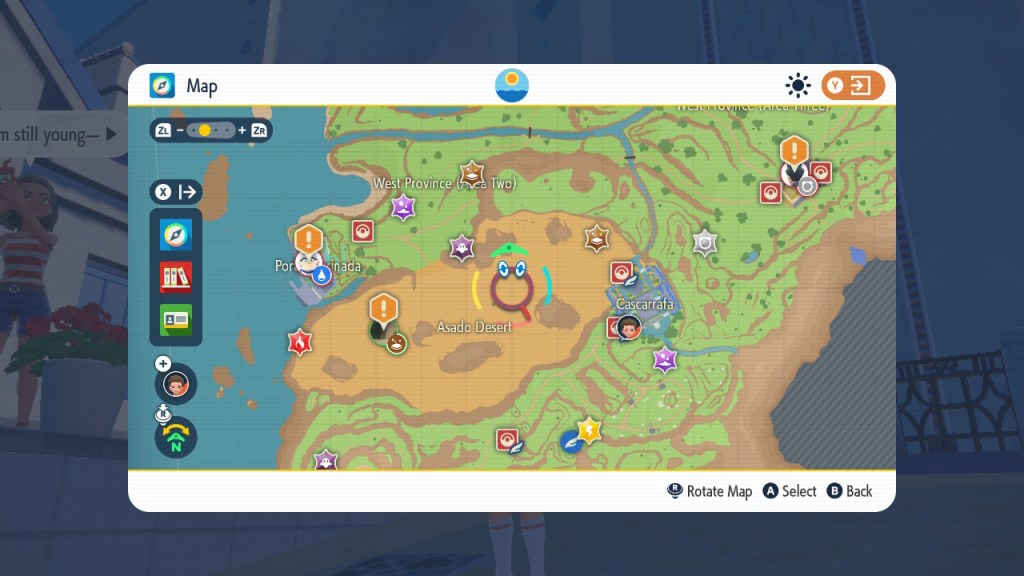Close the map with exit button
Image resolution: width=1024 pixels, height=576 pixels.
853,86
